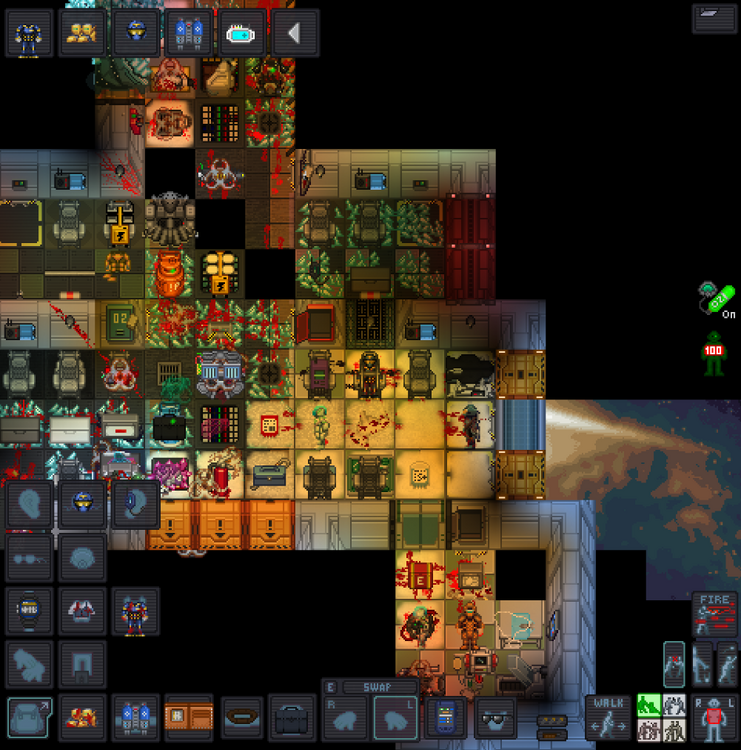Toggle the internals air tank indicator
The image size is (741, 750).
715,297
